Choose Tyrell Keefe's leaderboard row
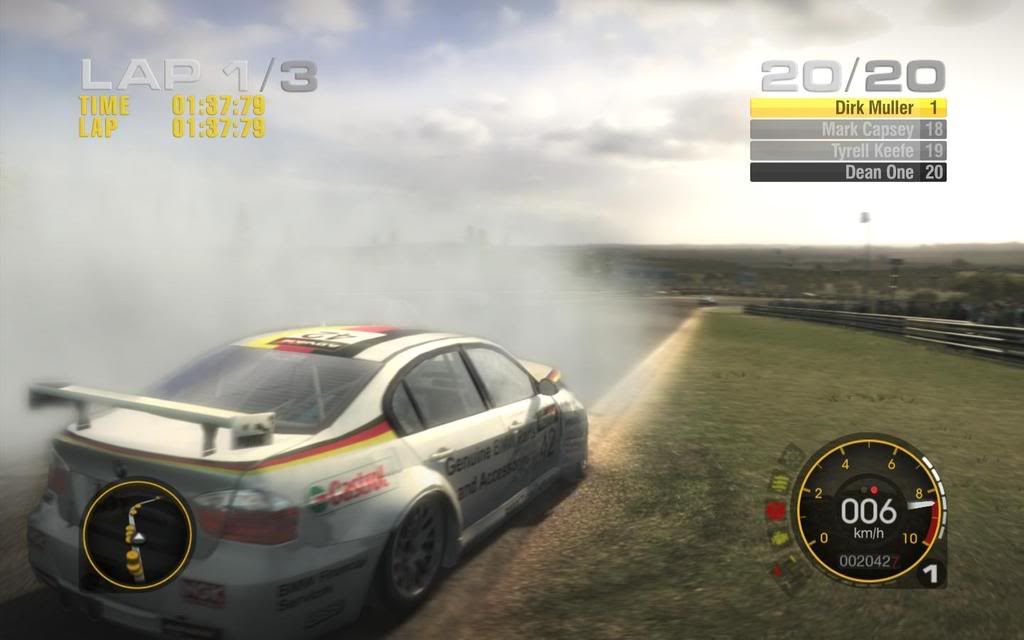Screen dimensions: 1024x640 [x=848, y=151]
